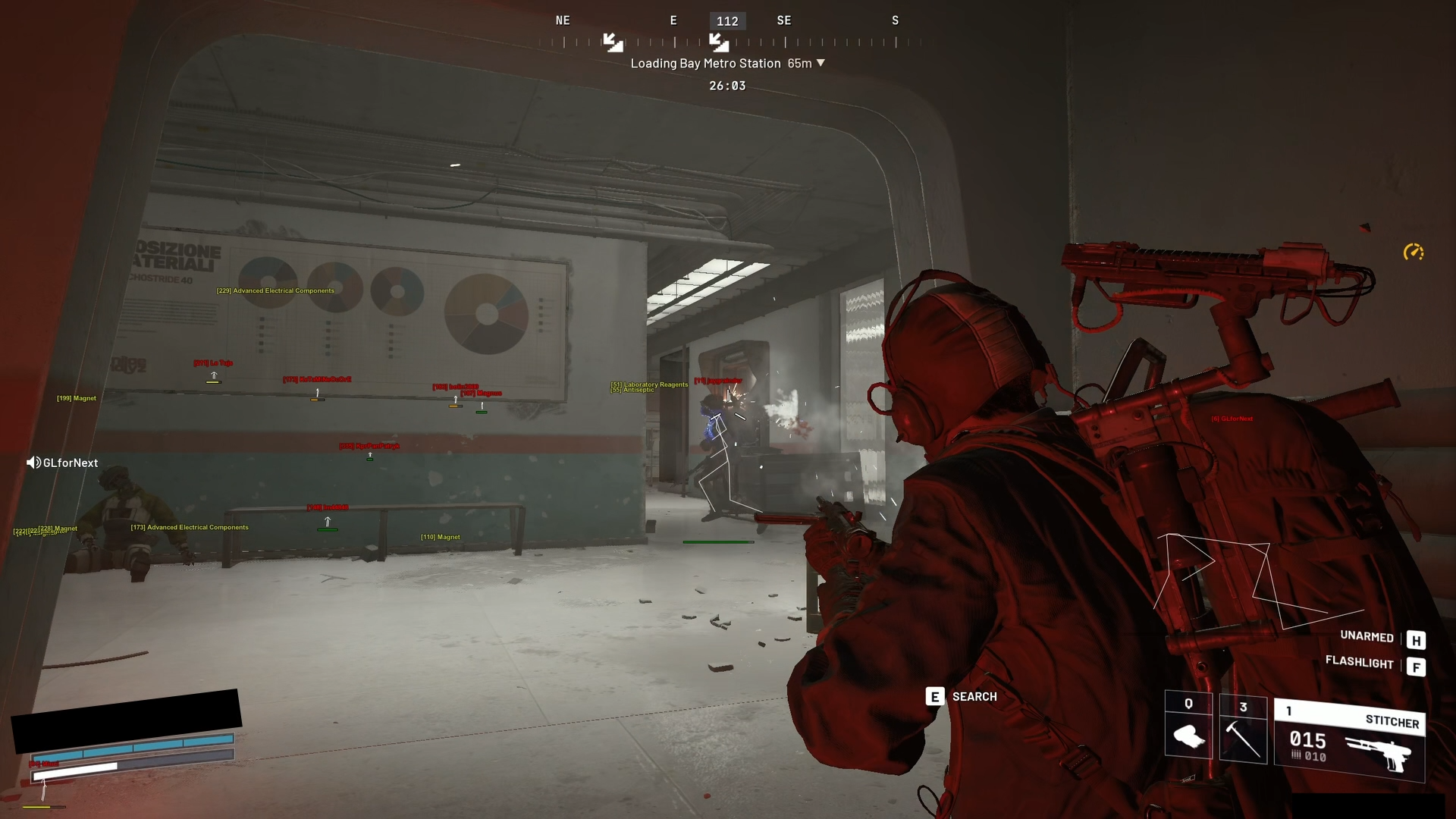Click the yellow speedometer icon
The height and width of the screenshot is (819, 1456).
(x=1414, y=252)
